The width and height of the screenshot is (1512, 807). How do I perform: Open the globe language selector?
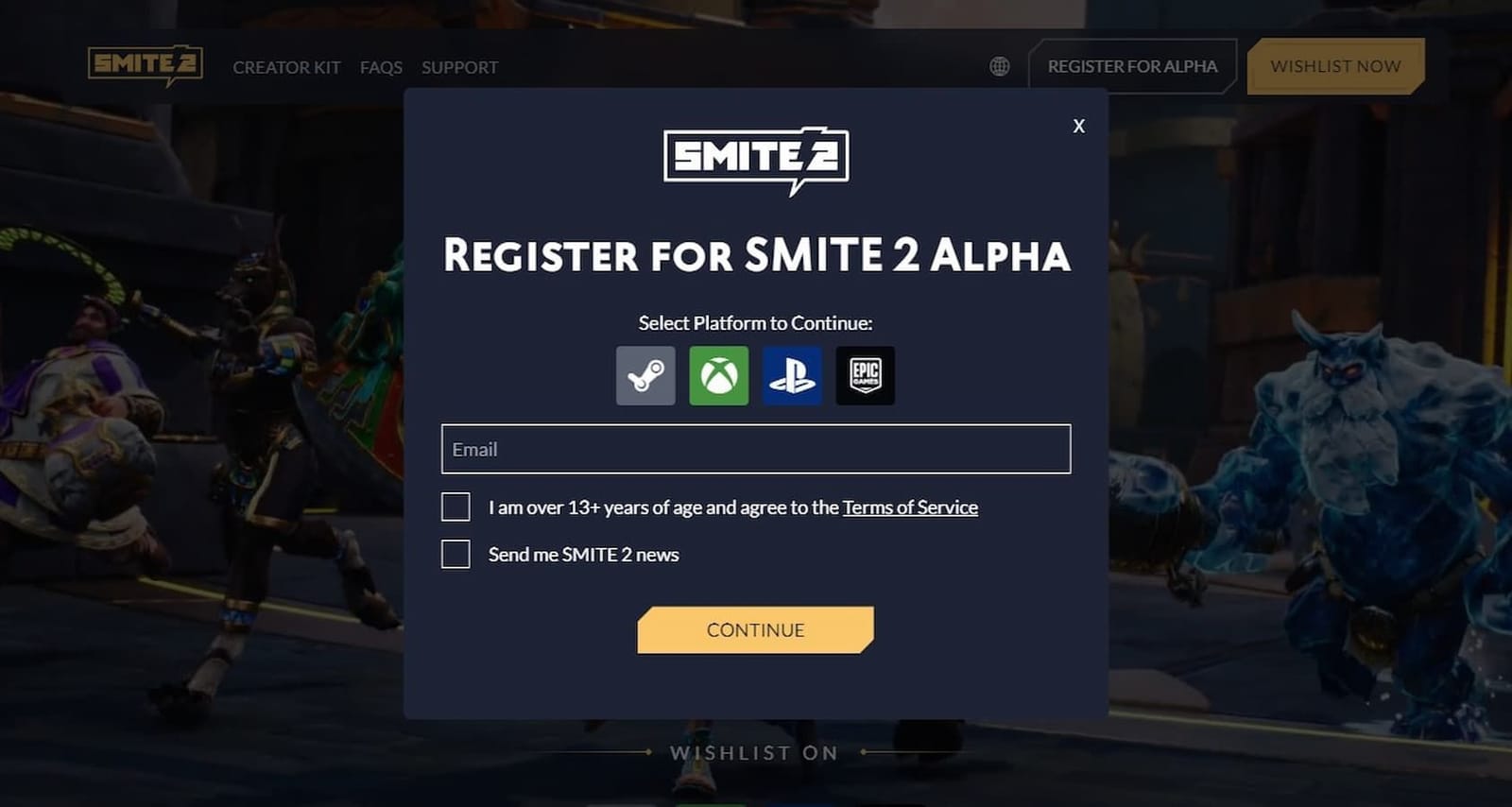click(1000, 66)
